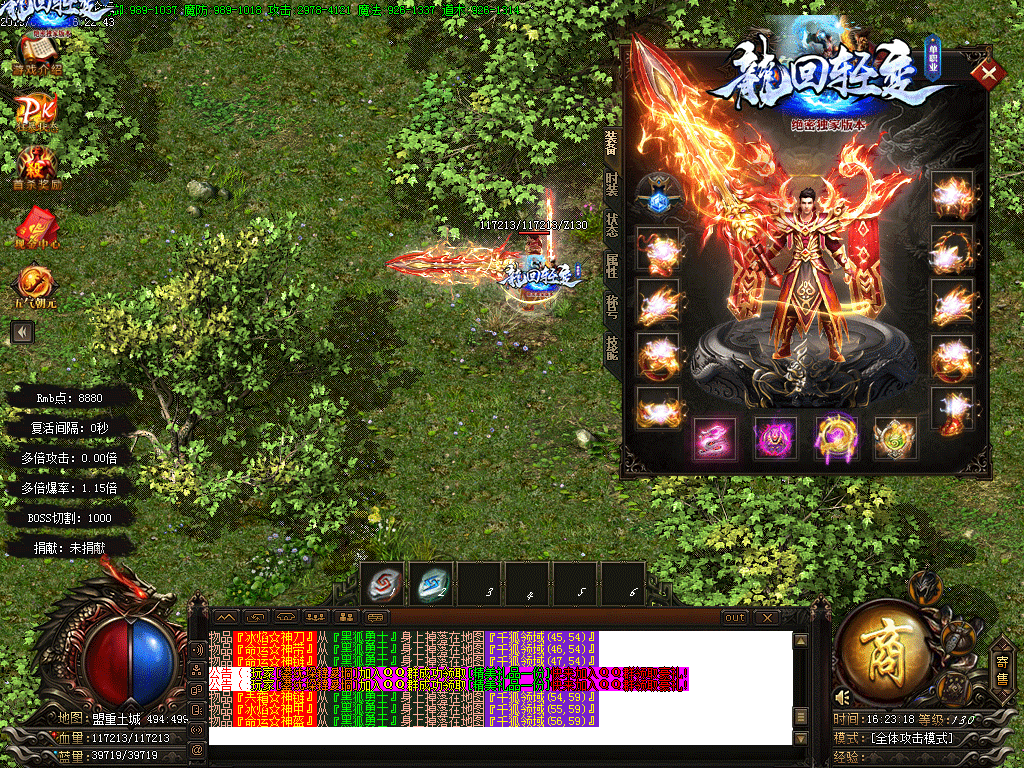Select the red rune stone in hotbar slot one
This screenshot has height=768, width=1024.
(383, 584)
